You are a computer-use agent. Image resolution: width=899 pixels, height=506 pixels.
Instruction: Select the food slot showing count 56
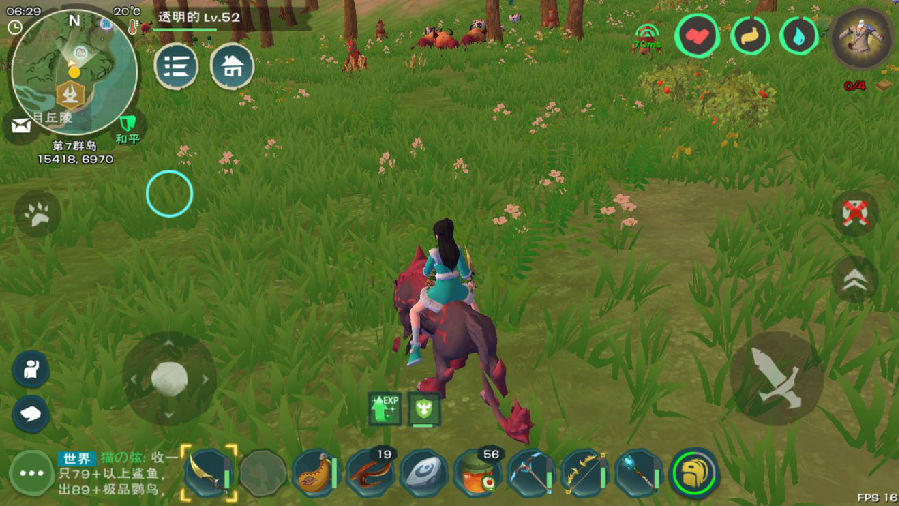tap(478, 472)
